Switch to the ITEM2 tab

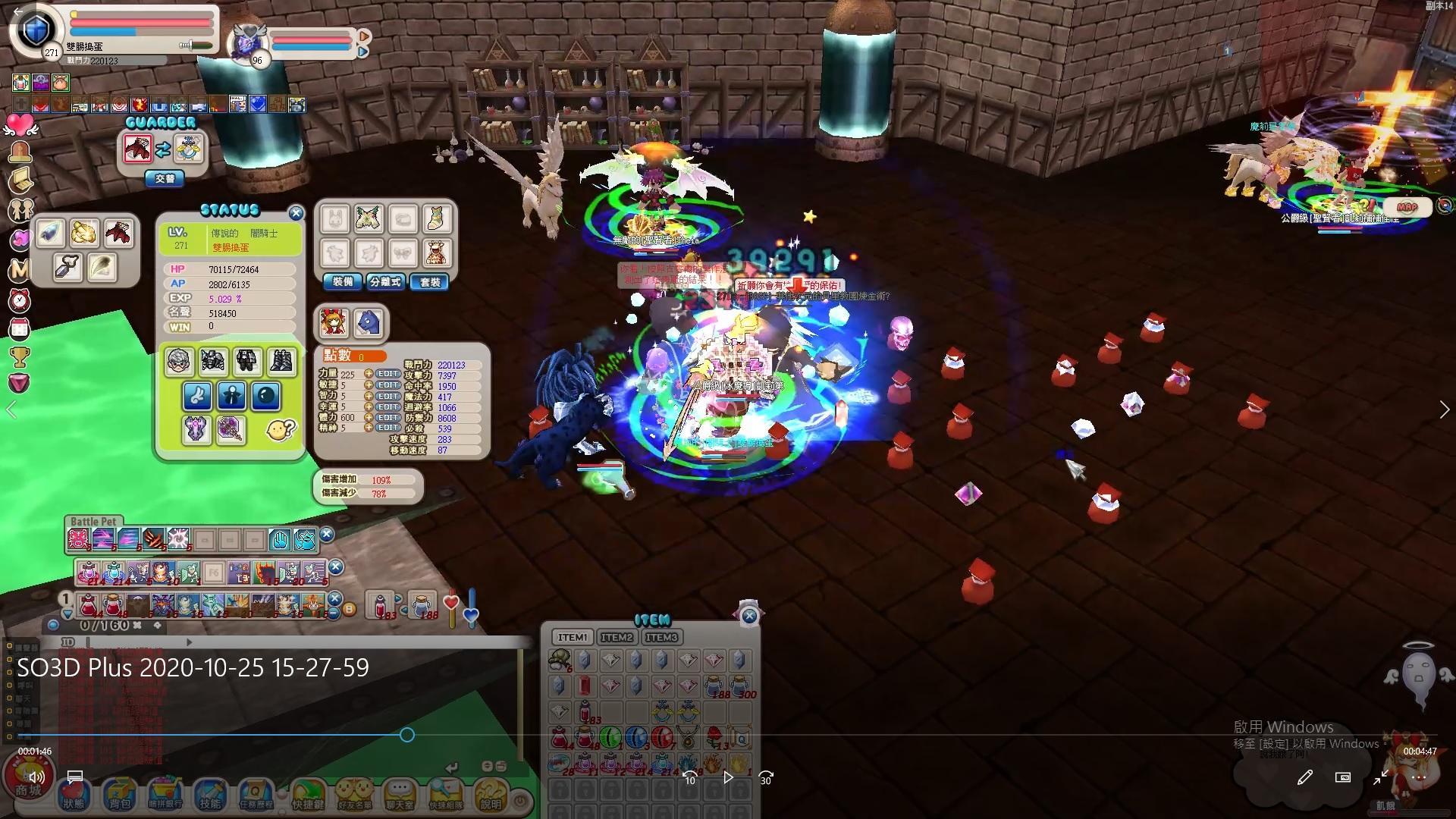pyautogui.click(x=617, y=637)
